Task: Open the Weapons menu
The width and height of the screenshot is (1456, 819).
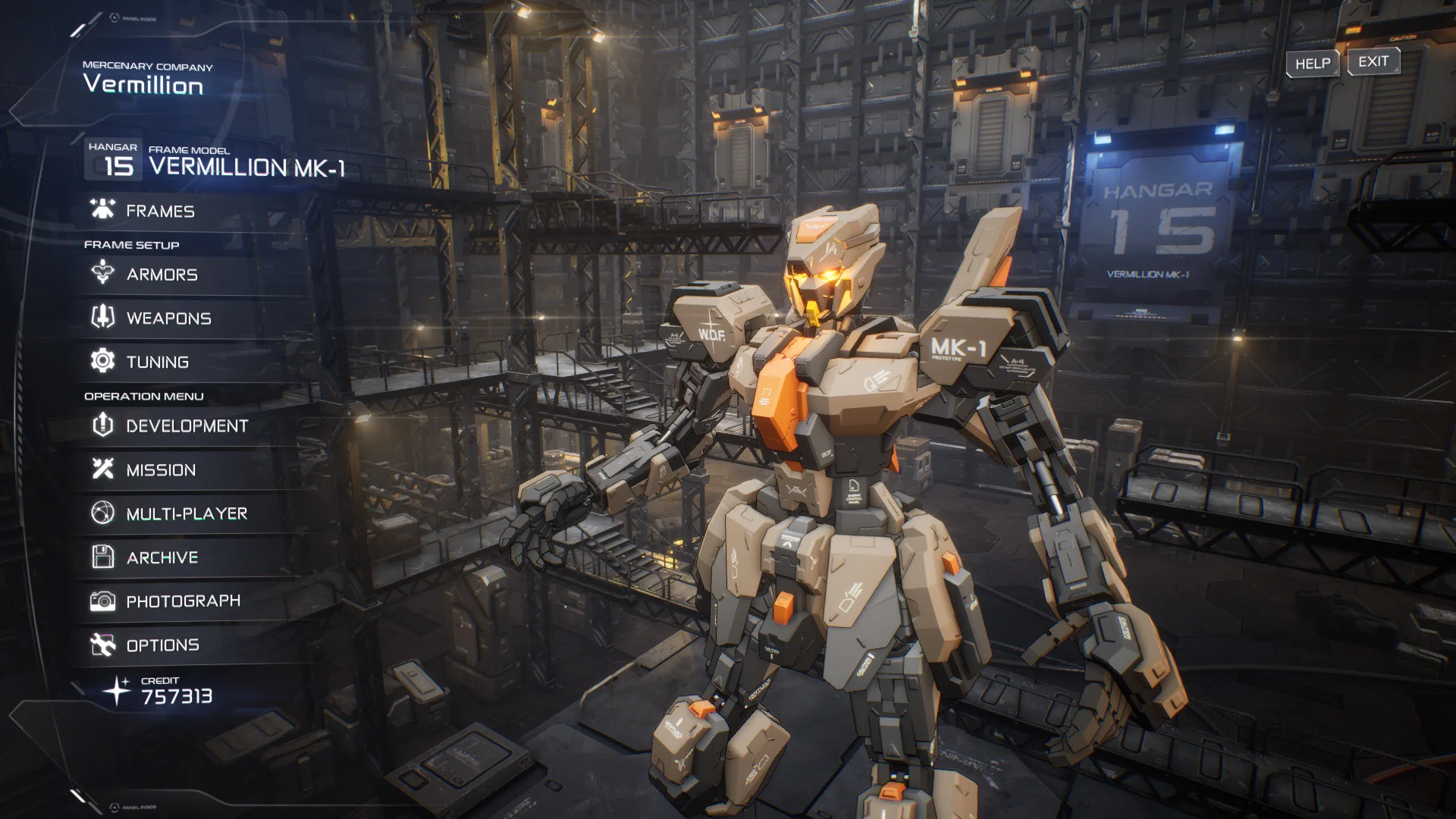Action: coord(168,318)
